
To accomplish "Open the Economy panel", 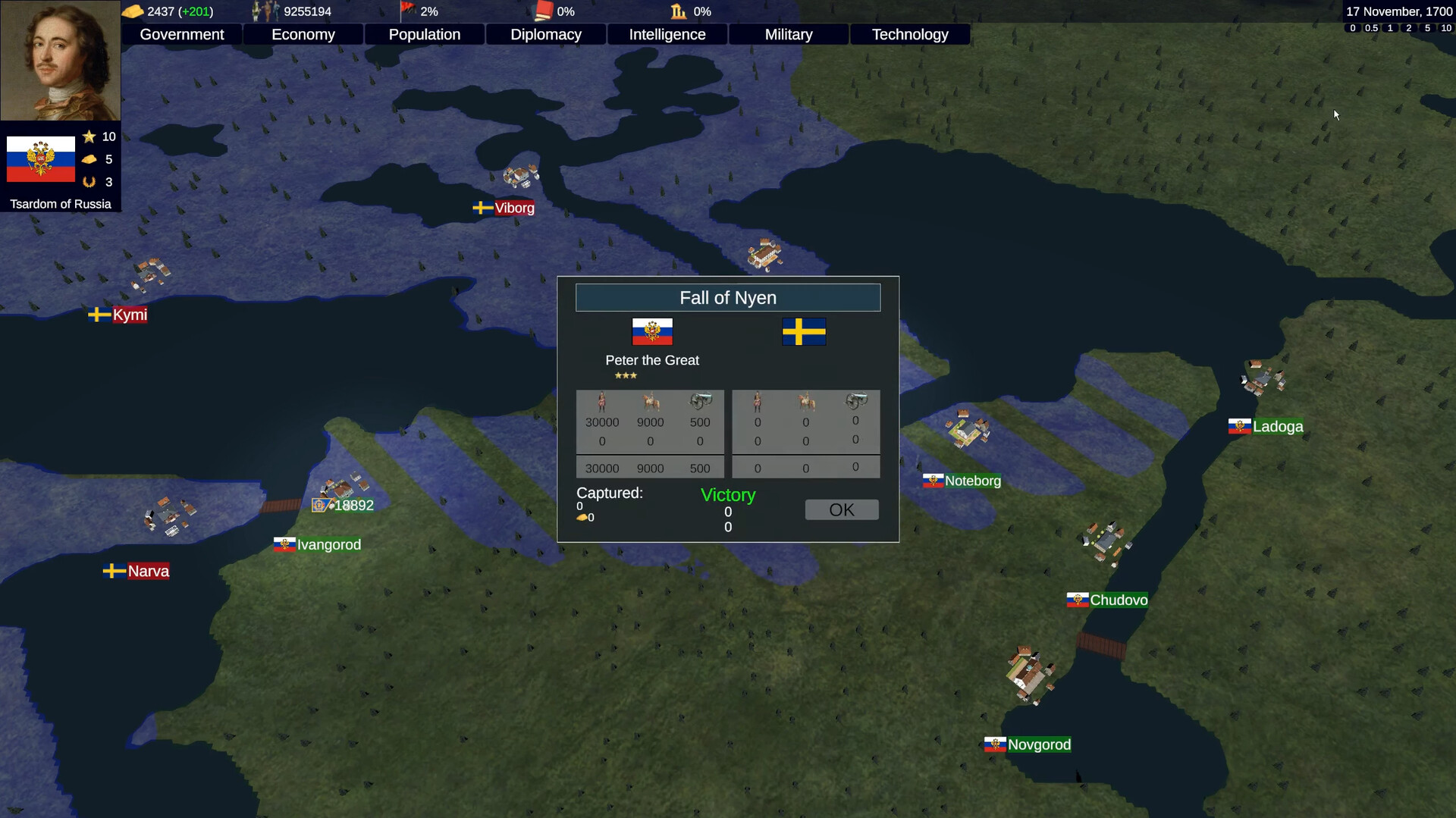I will pyautogui.click(x=303, y=34).
